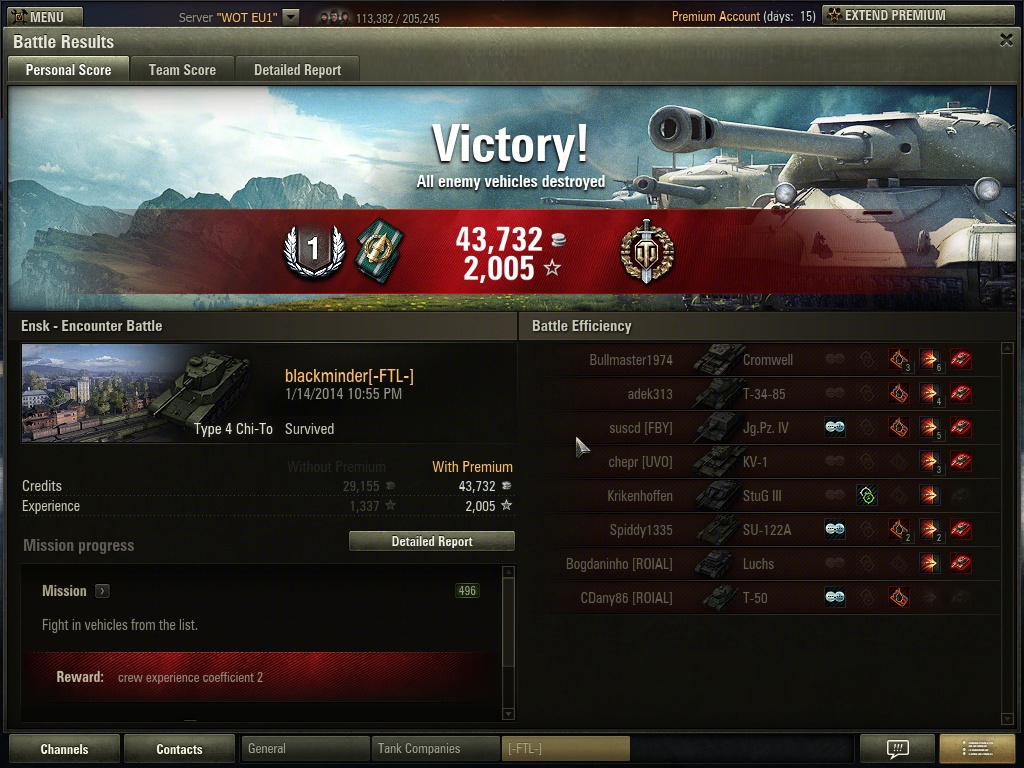Expand the Mission arrow toggle

(102, 591)
